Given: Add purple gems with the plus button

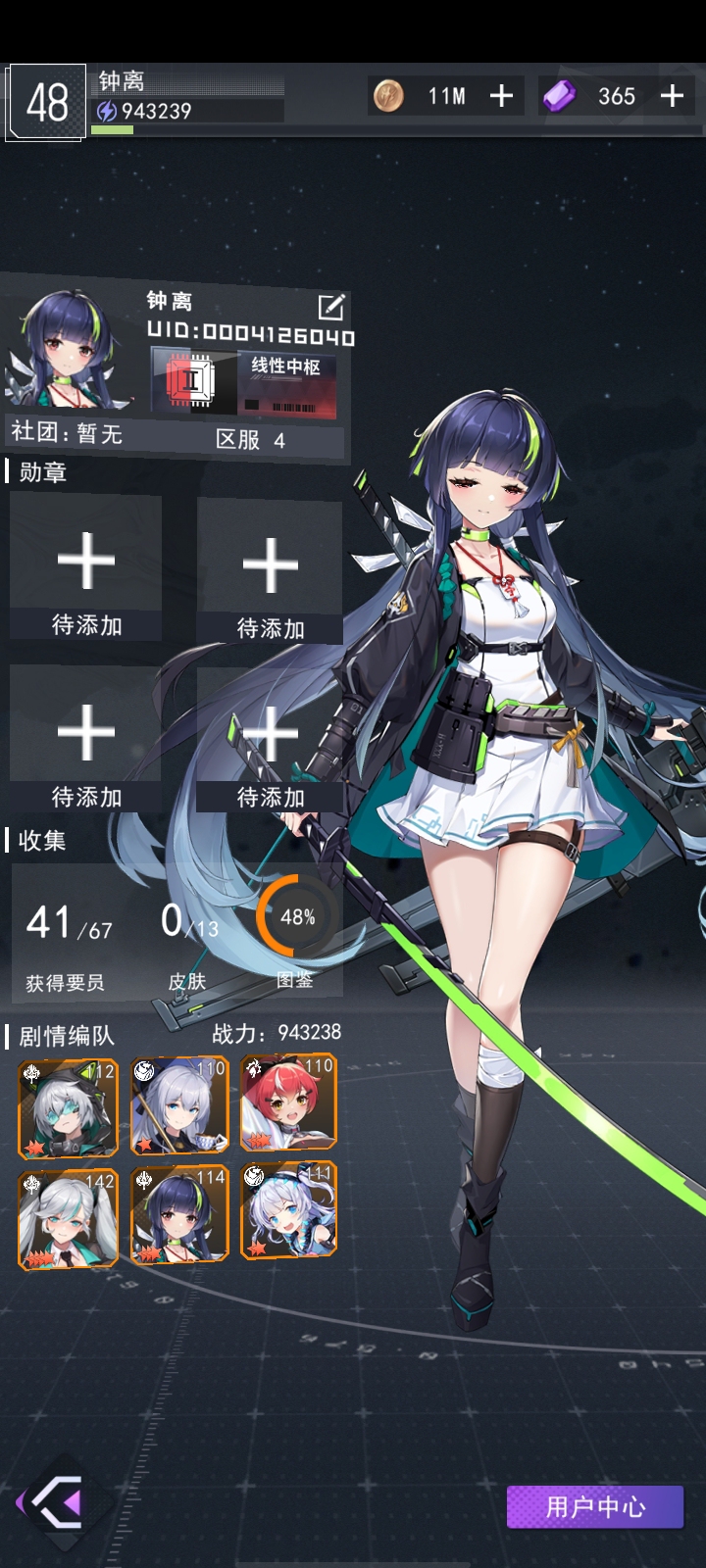Looking at the screenshot, I should tap(672, 96).
